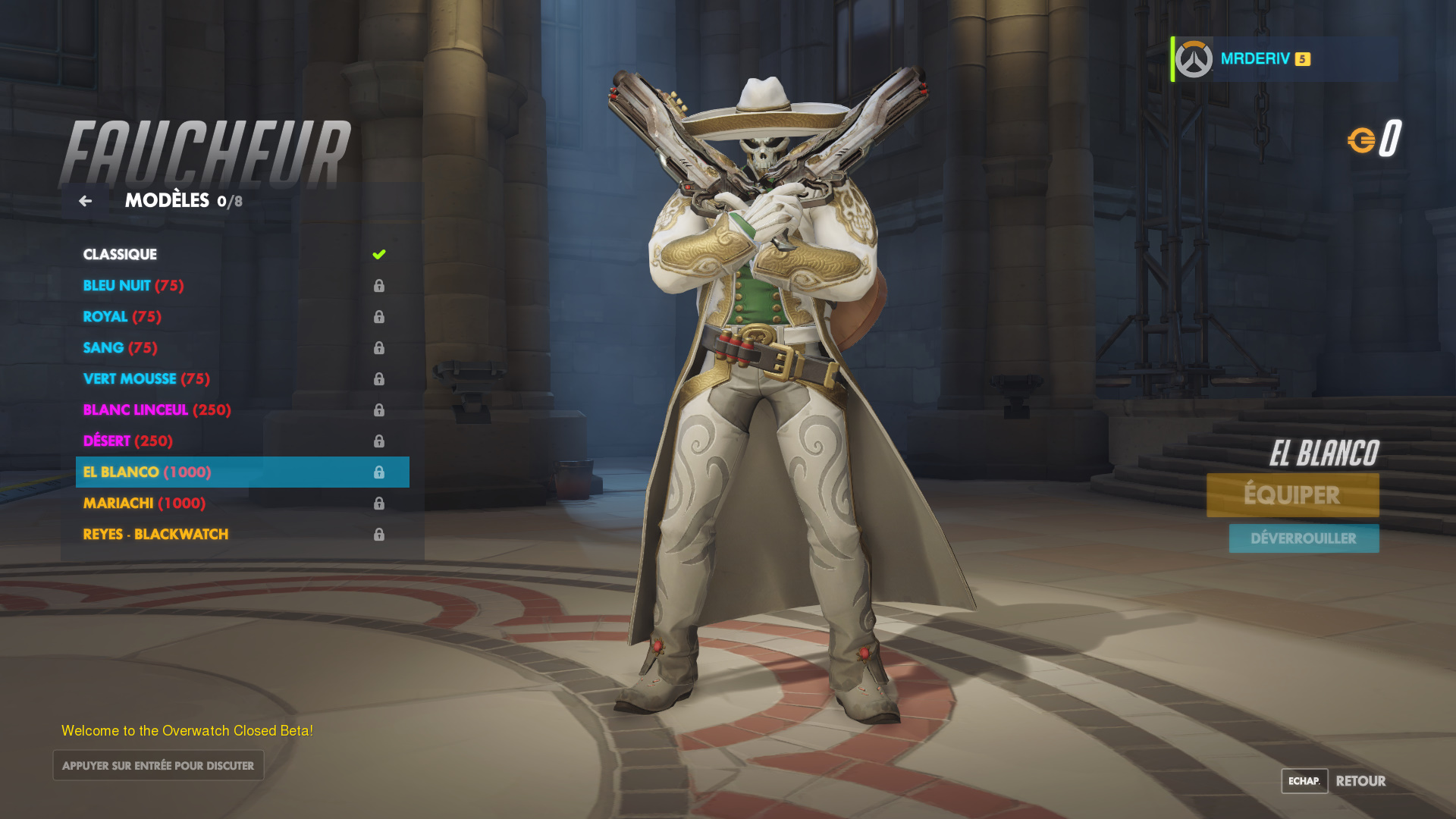Click the back arrow beside MODÈLES
This screenshot has height=819, width=1456.
coord(86,201)
